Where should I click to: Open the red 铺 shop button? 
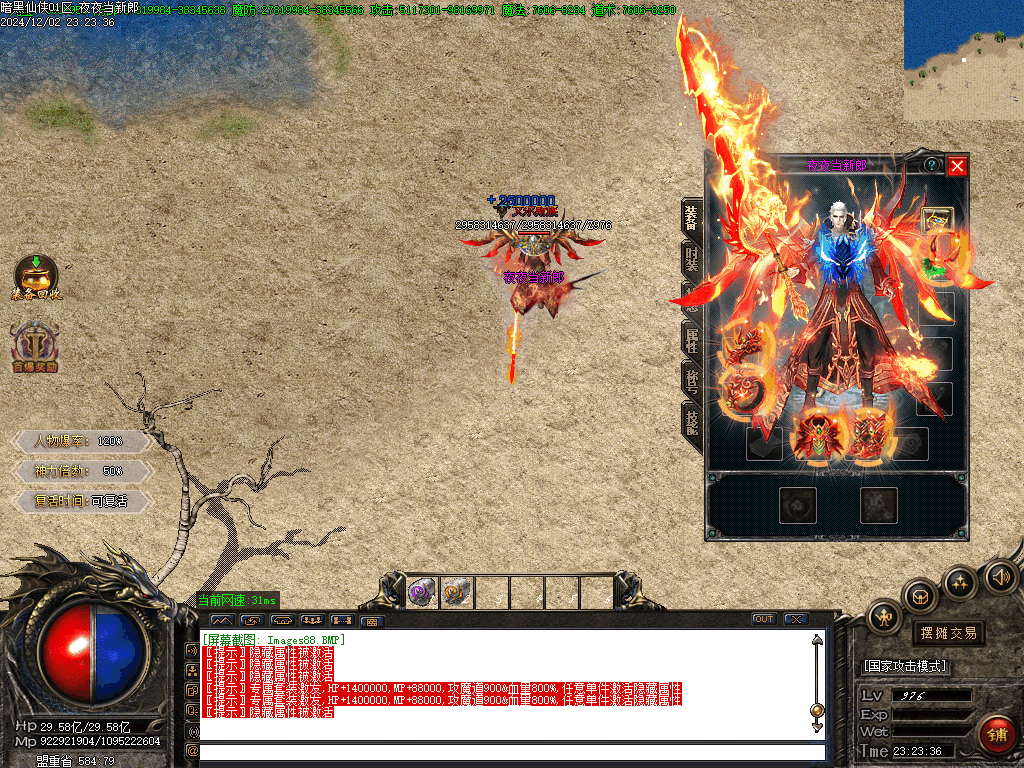pyautogui.click(x=996, y=734)
